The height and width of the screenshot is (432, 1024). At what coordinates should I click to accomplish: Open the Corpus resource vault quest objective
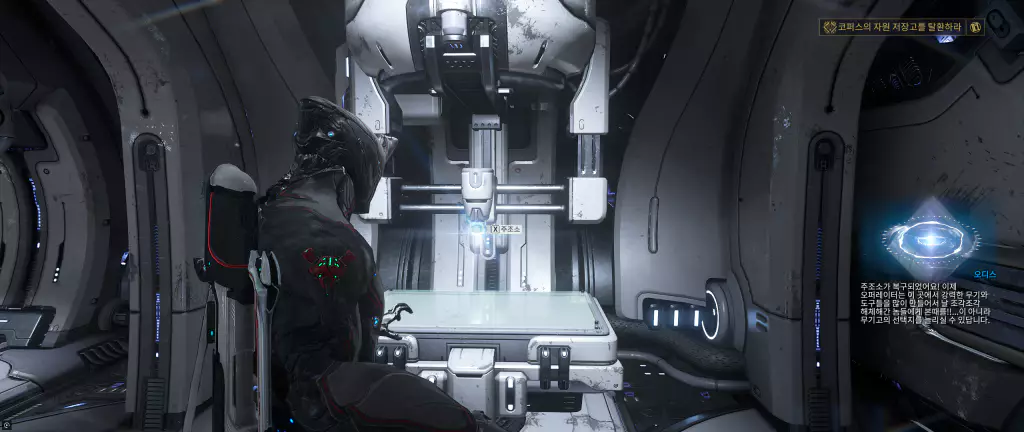click(894, 28)
